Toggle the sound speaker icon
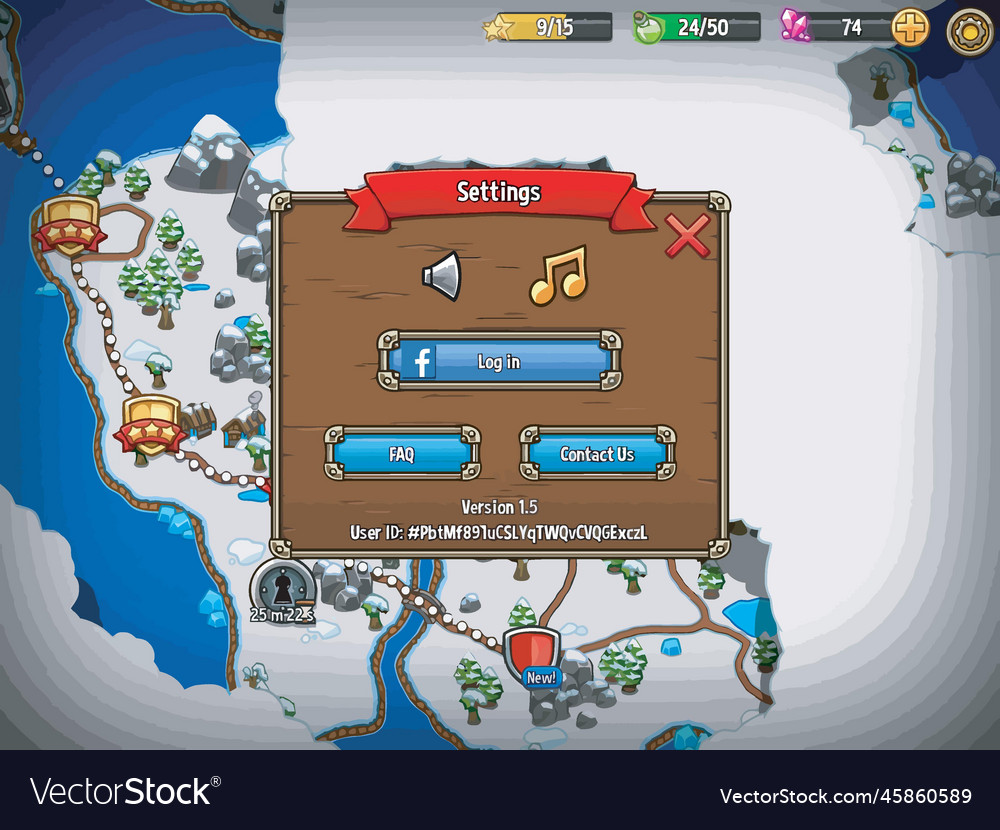Screen dimensions: 1000x830 (442, 275)
